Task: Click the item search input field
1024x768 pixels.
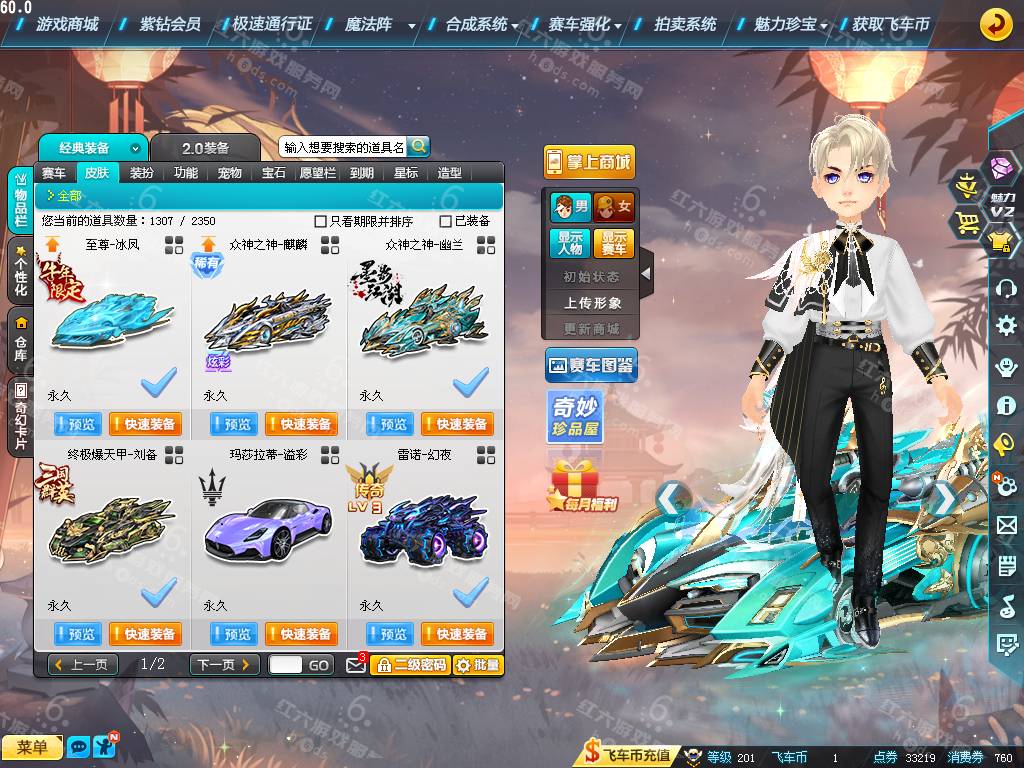Action: coord(343,147)
